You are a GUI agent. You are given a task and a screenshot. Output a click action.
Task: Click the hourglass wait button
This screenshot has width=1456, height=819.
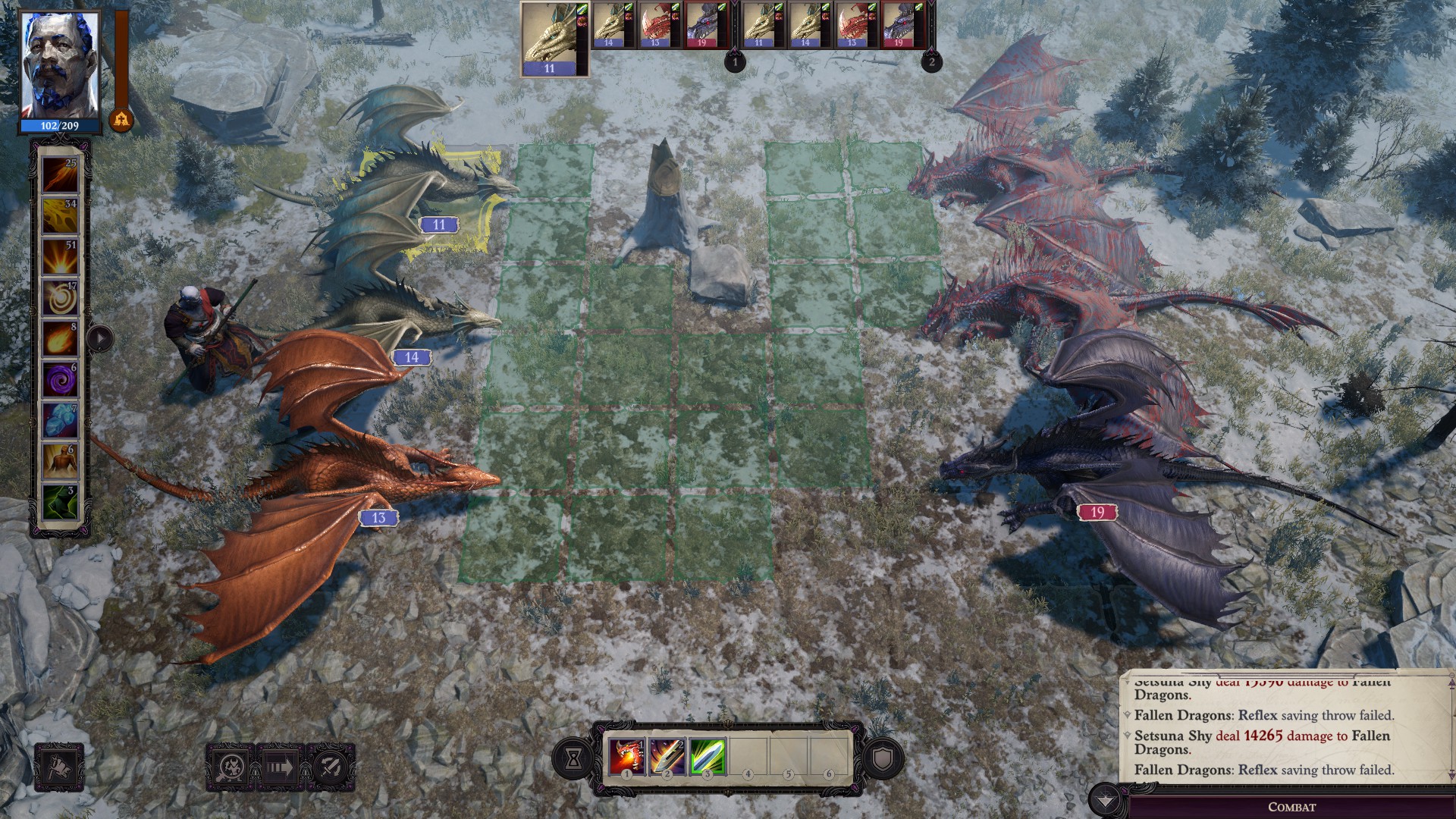click(574, 758)
